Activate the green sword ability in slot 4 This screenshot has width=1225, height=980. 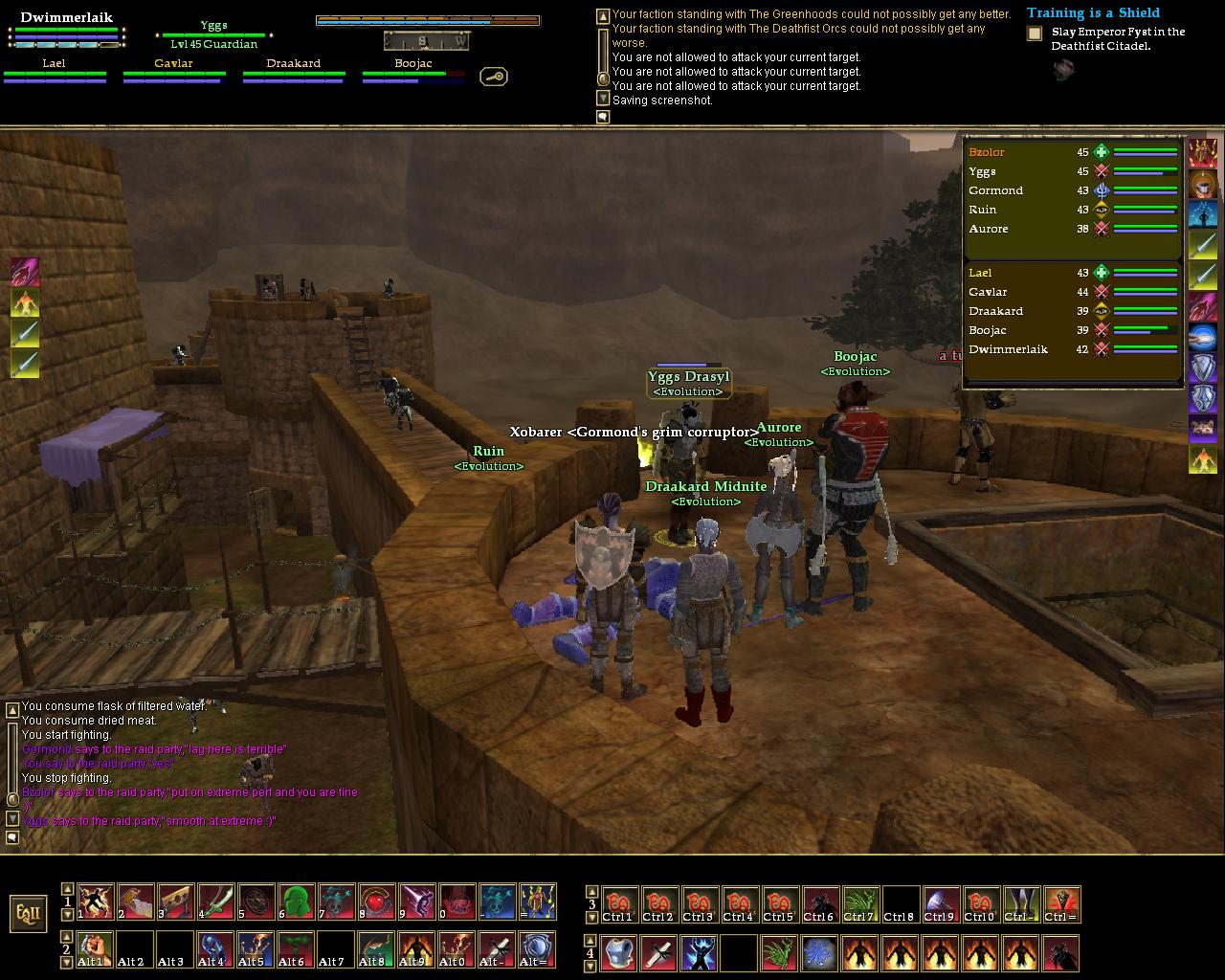[x=215, y=902]
